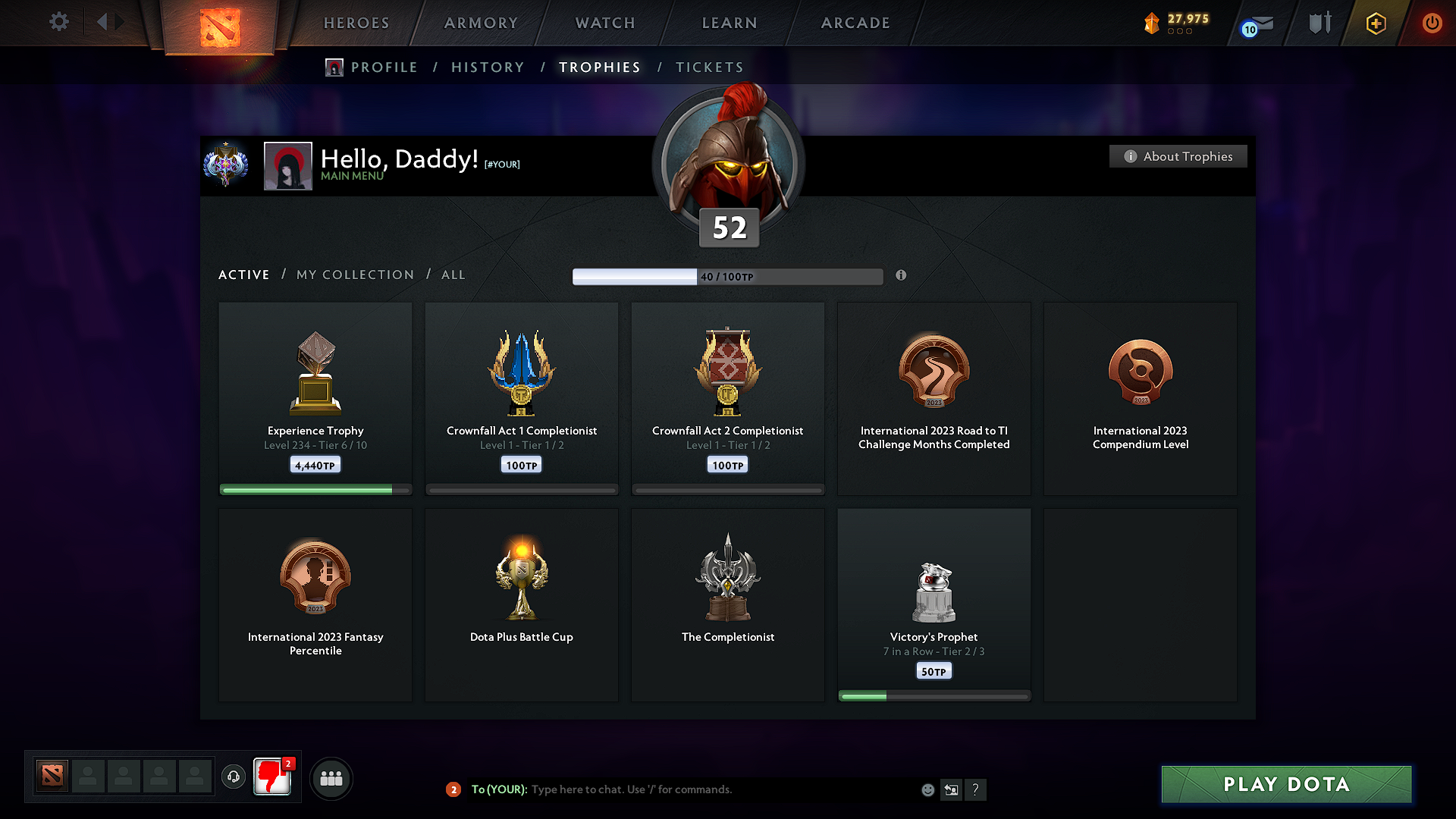This screenshot has width=1456, height=819.
Task: Click the trophy info circle icon
Action: click(902, 276)
